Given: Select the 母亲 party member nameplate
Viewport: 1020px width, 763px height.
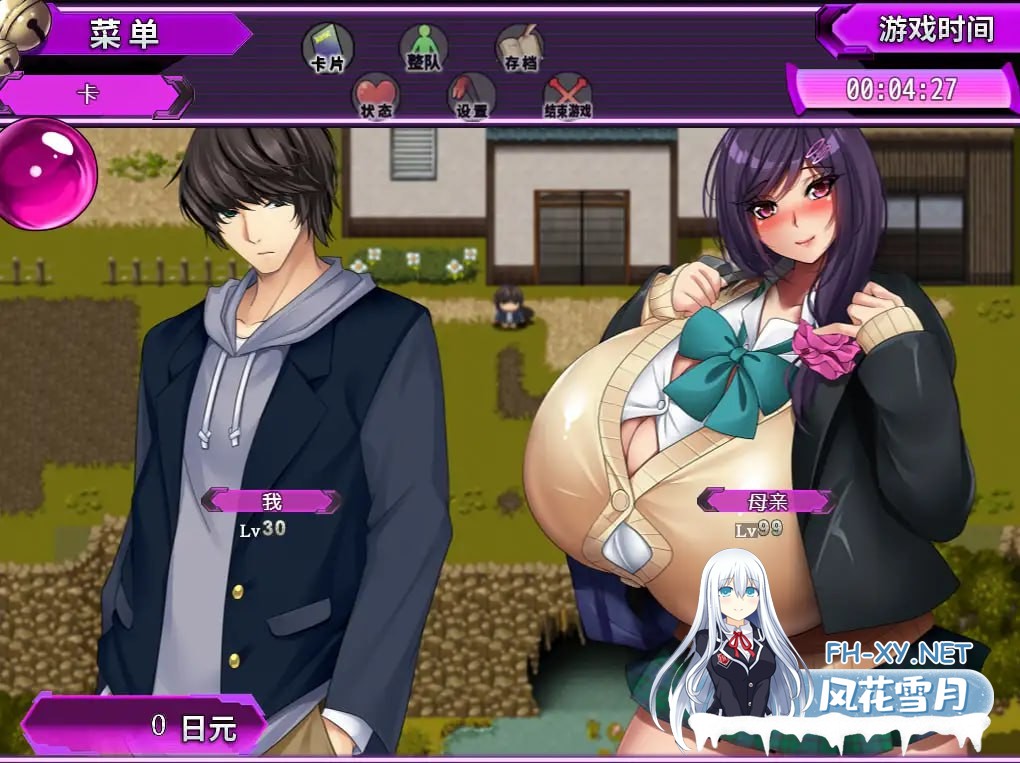Looking at the screenshot, I should pos(766,501).
